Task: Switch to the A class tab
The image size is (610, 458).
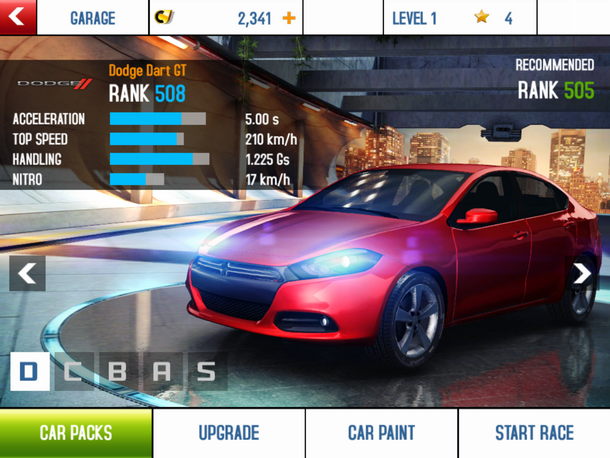Action: pyautogui.click(x=161, y=372)
